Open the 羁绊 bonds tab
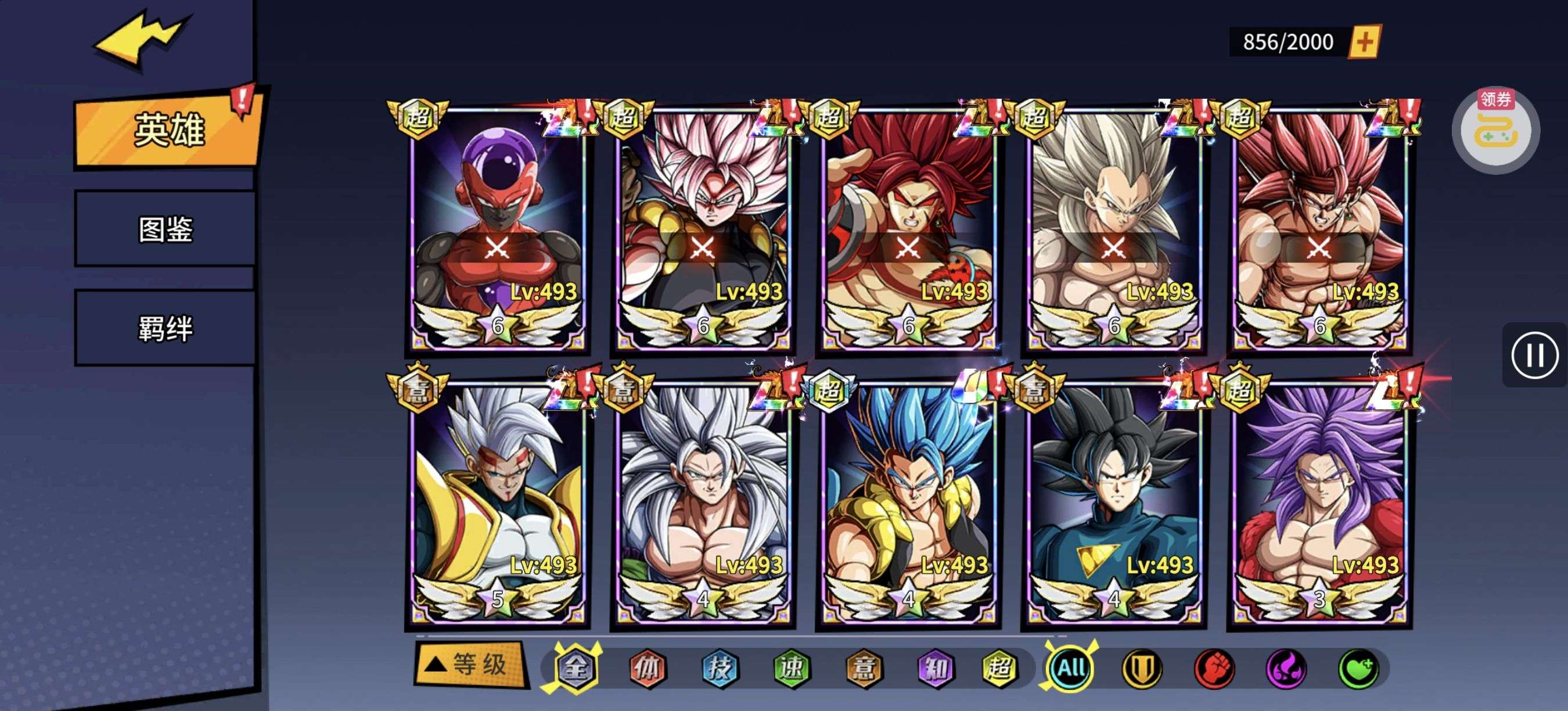The height and width of the screenshot is (711, 1568). 165,328
